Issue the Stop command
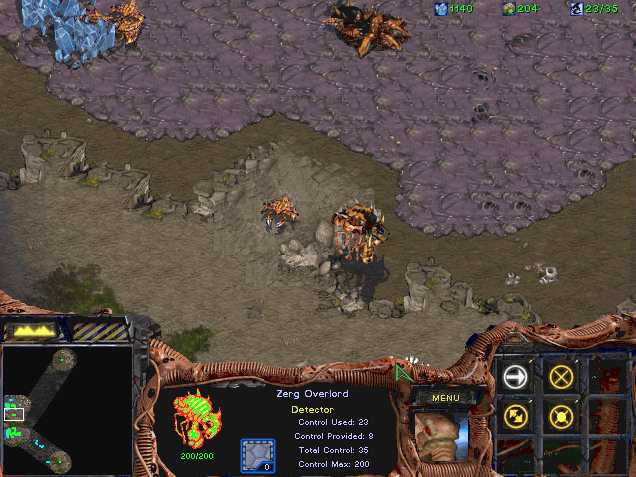636x477 pixels. [561, 376]
